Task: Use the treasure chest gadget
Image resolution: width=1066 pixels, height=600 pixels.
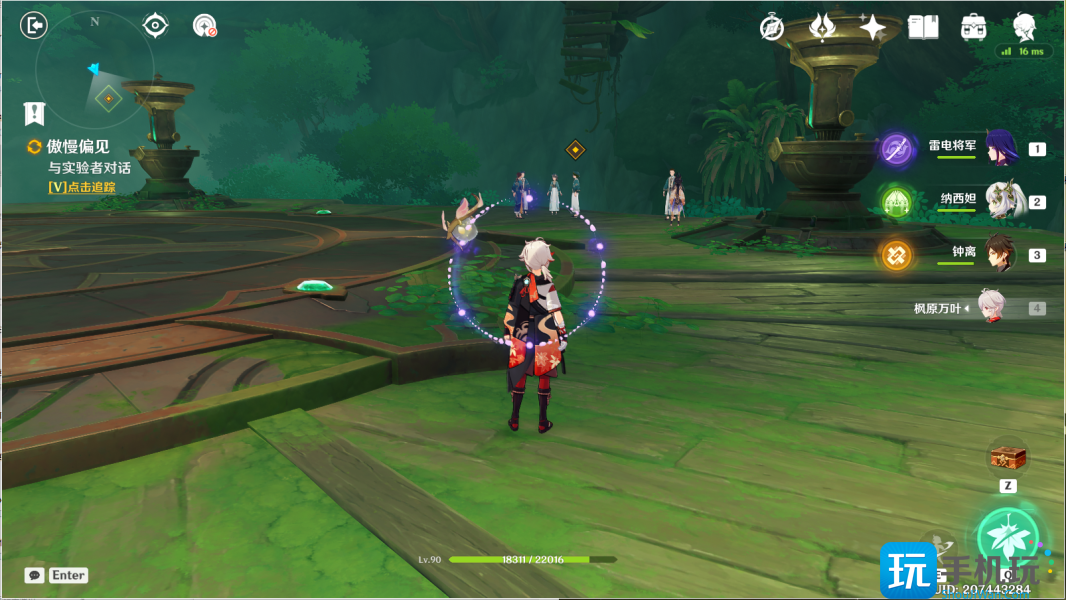Action: 1007,458
